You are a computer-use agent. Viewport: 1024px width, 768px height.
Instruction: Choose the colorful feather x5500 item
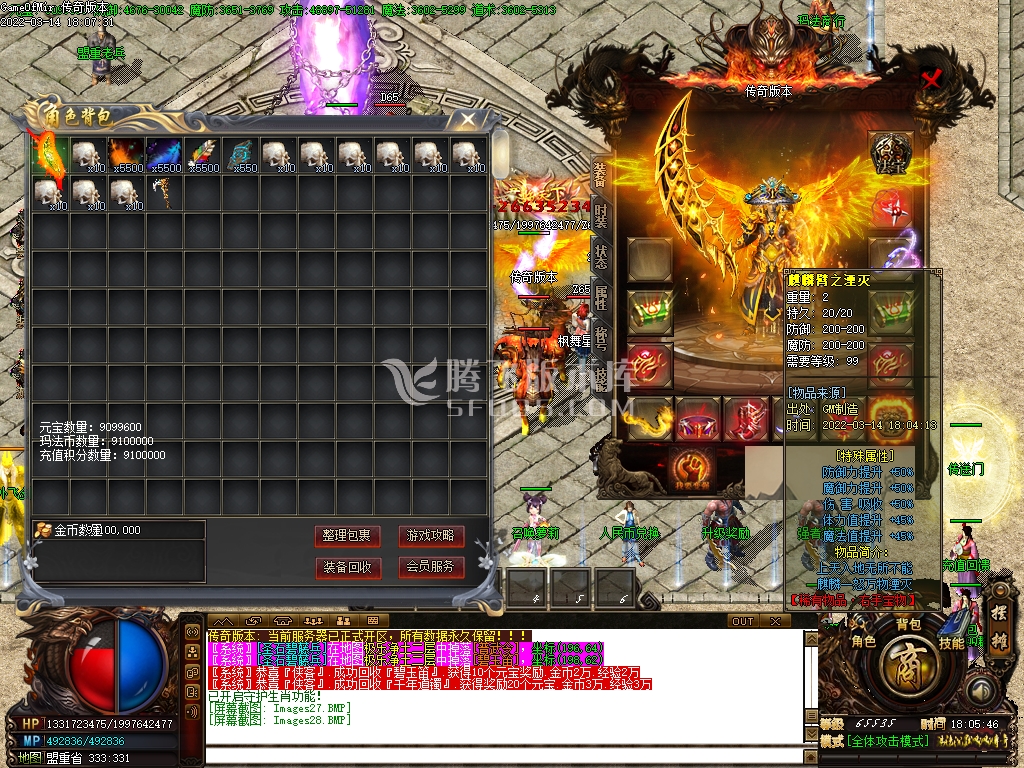201,155
